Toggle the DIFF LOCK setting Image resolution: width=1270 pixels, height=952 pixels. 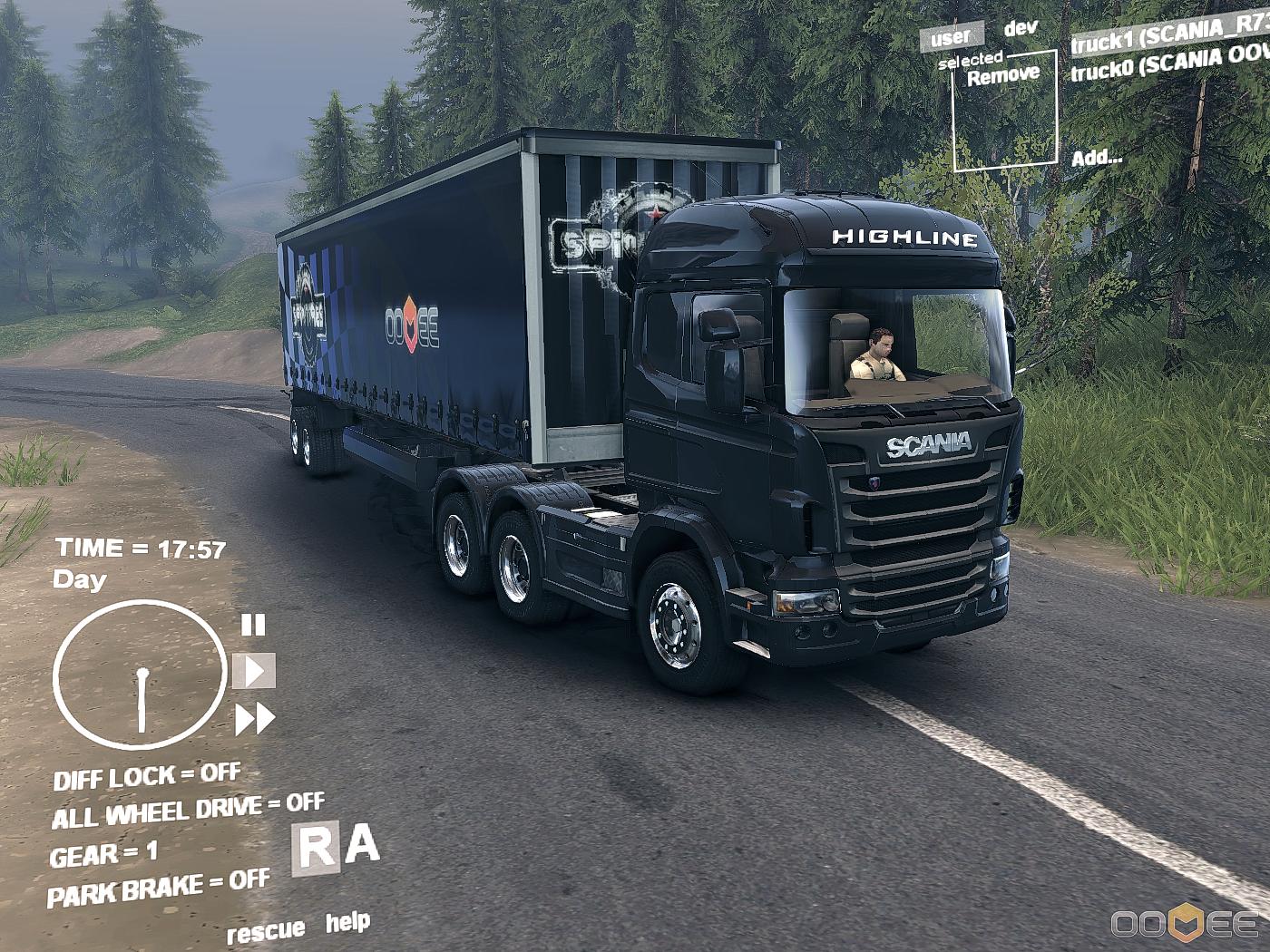pyautogui.click(x=147, y=776)
